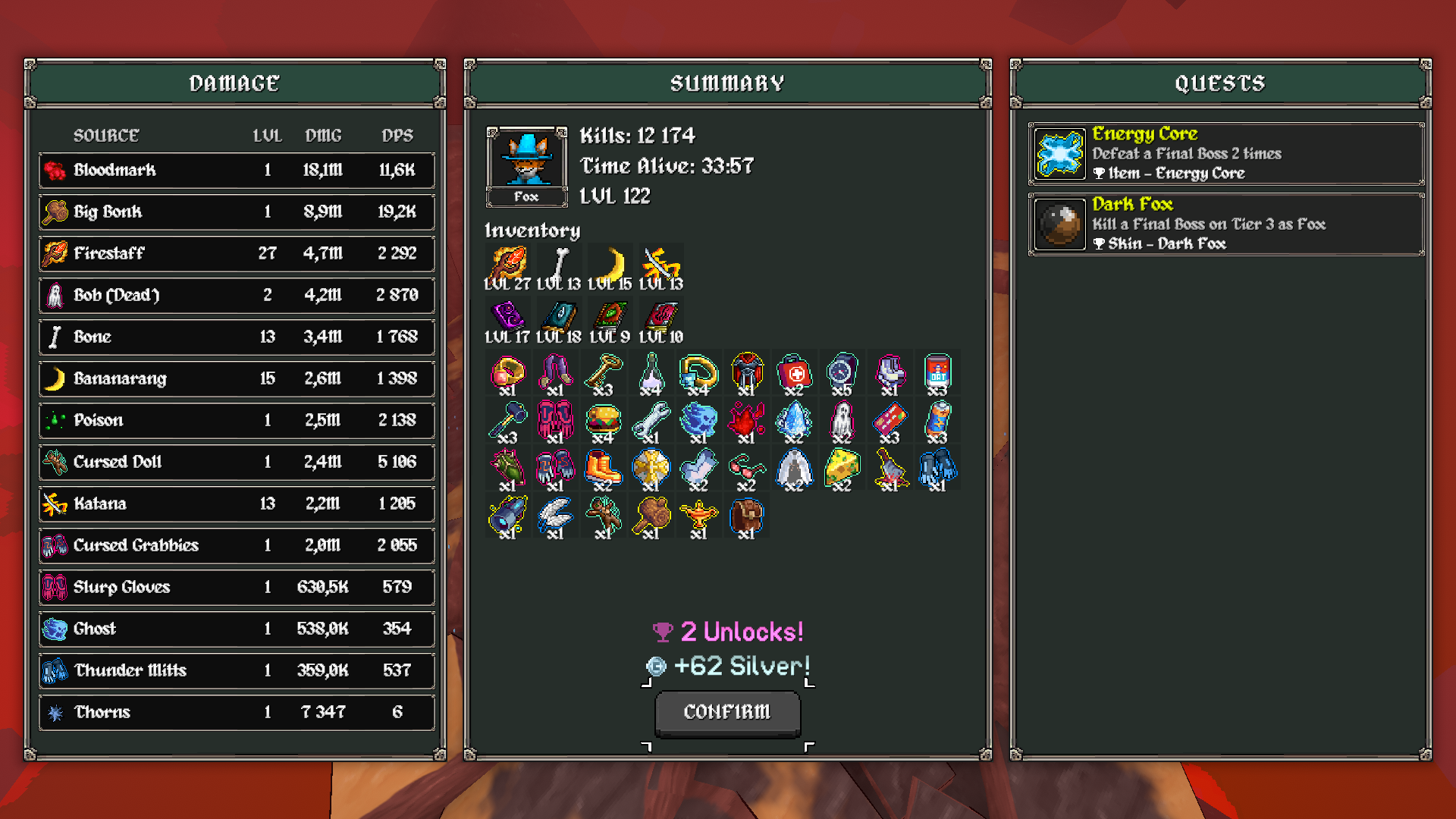
Task: Click the Big Bonk damage row
Action: (x=237, y=212)
